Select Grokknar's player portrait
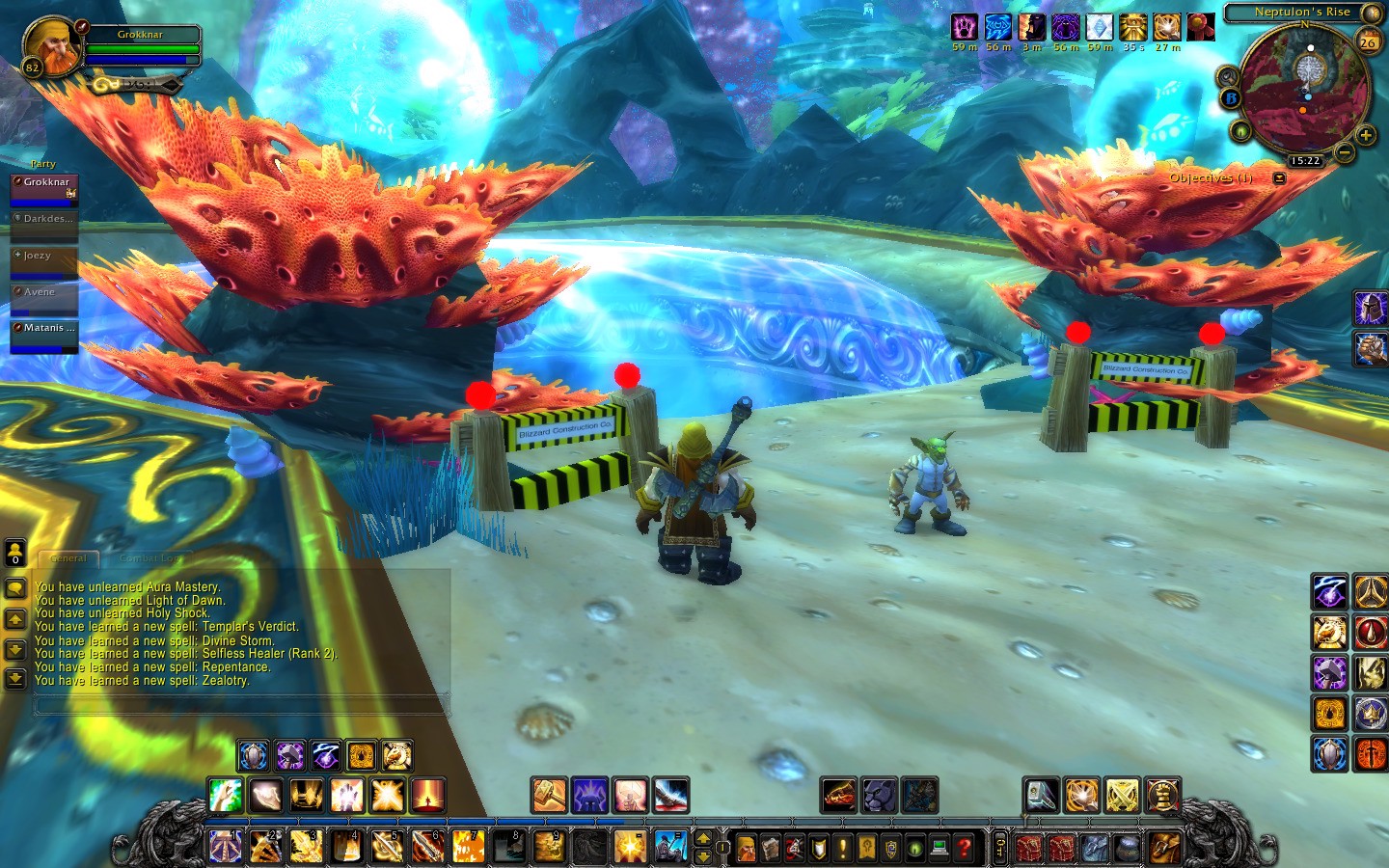Screen dimensions: 1389x868 tap(52, 45)
